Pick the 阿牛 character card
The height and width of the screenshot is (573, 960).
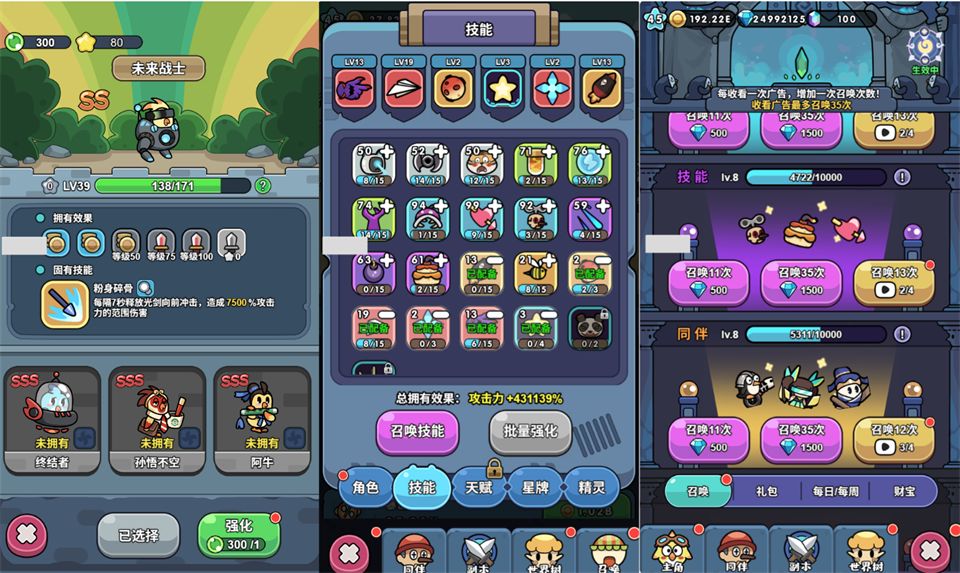pyautogui.click(x=261, y=420)
